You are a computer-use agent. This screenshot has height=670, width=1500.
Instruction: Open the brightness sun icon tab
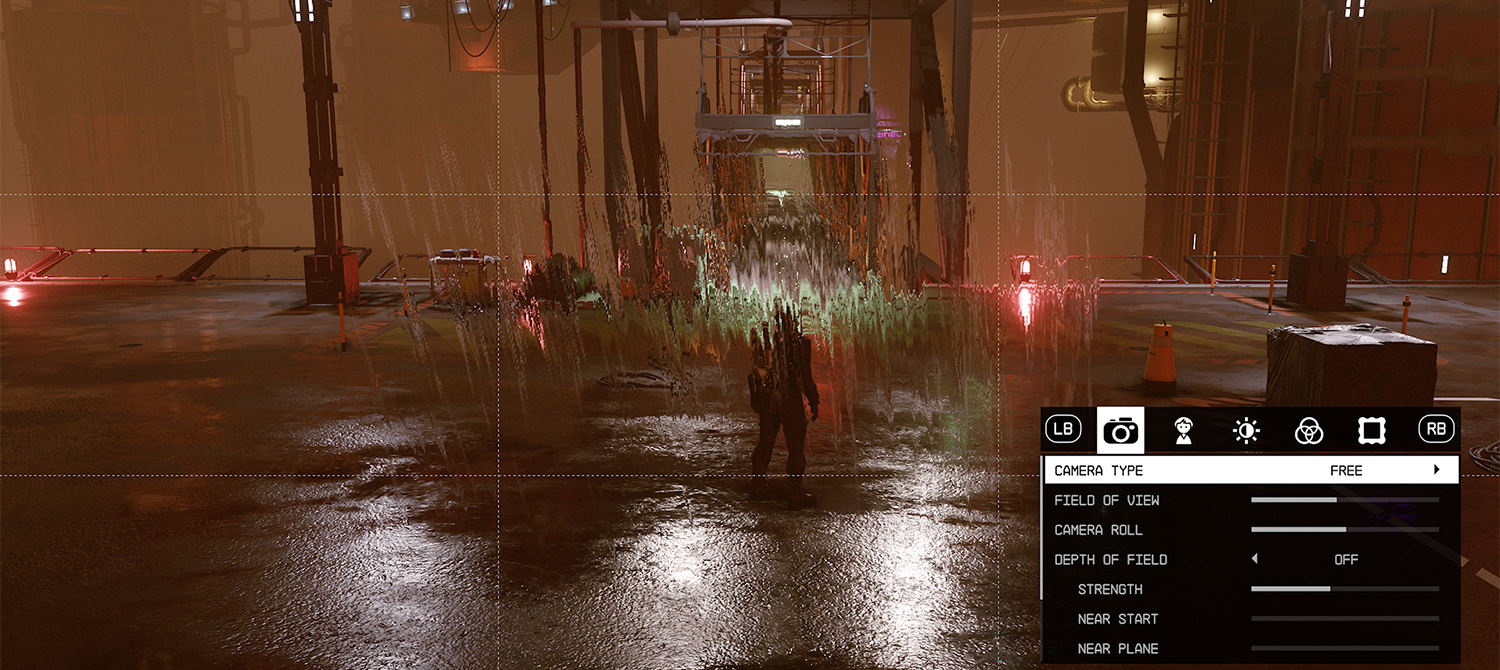[x=1246, y=431]
